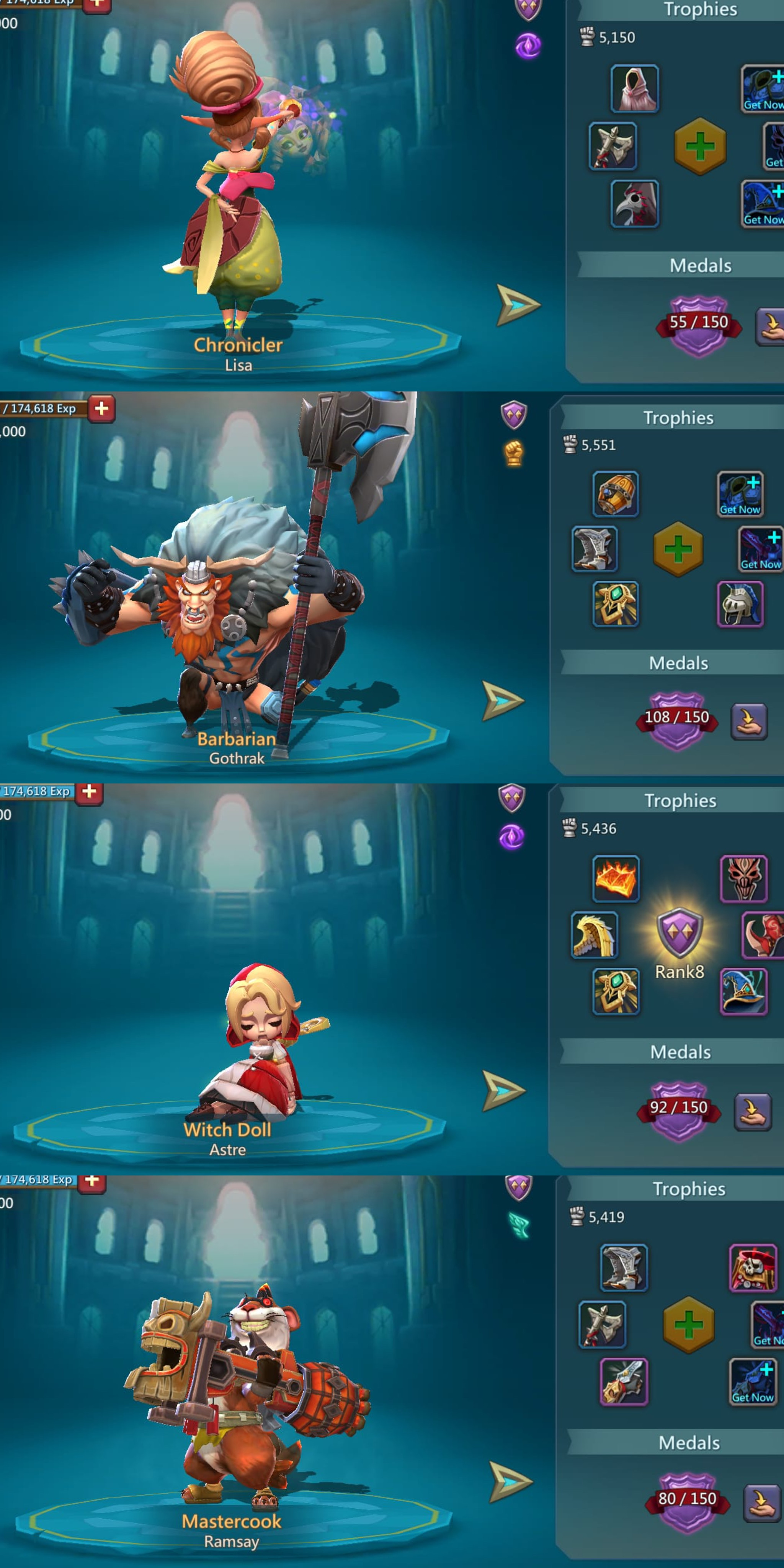Add Exp with the red plus for Barbarian
This screenshot has width=784, height=1568.
point(102,408)
